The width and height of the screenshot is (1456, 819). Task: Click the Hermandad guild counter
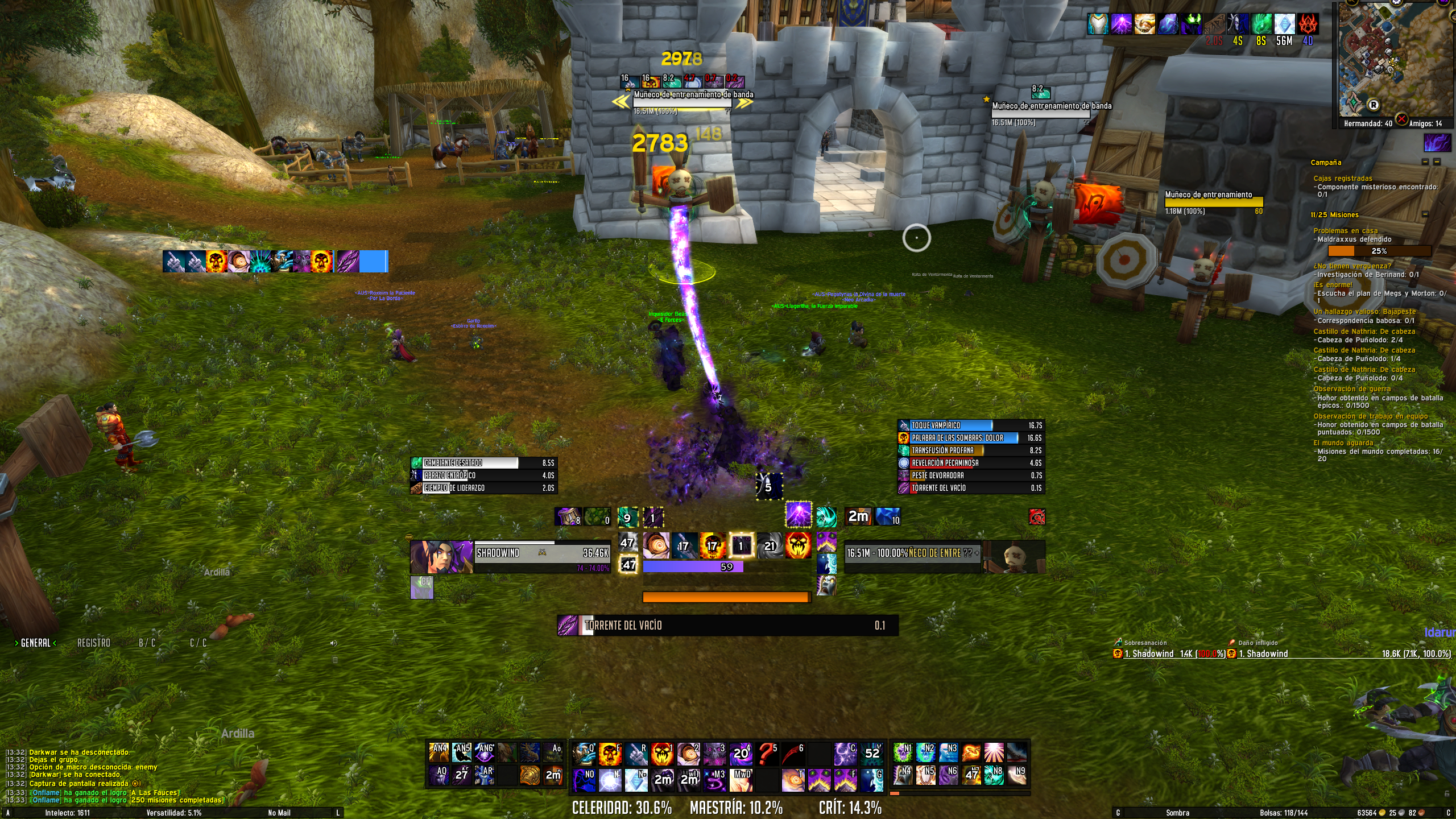[x=1367, y=123]
